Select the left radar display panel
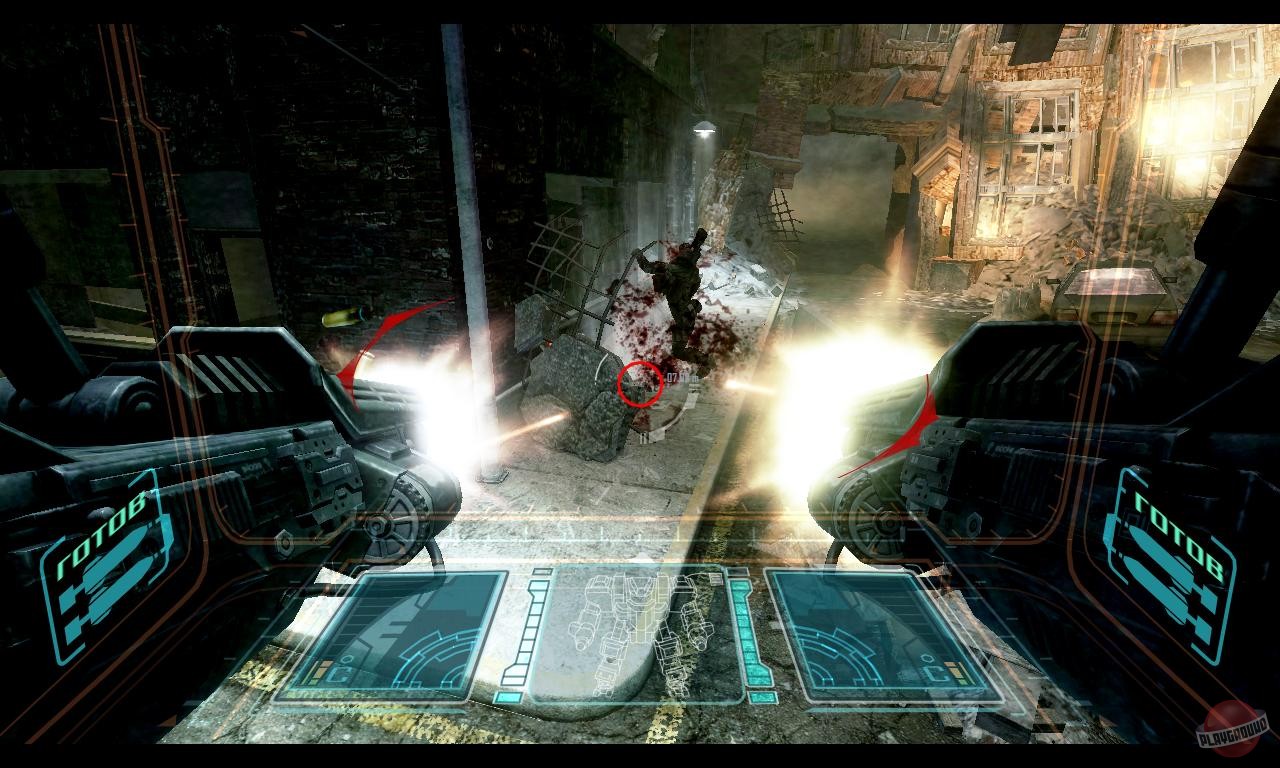This screenshot has height=768, width=1280. 420,630
